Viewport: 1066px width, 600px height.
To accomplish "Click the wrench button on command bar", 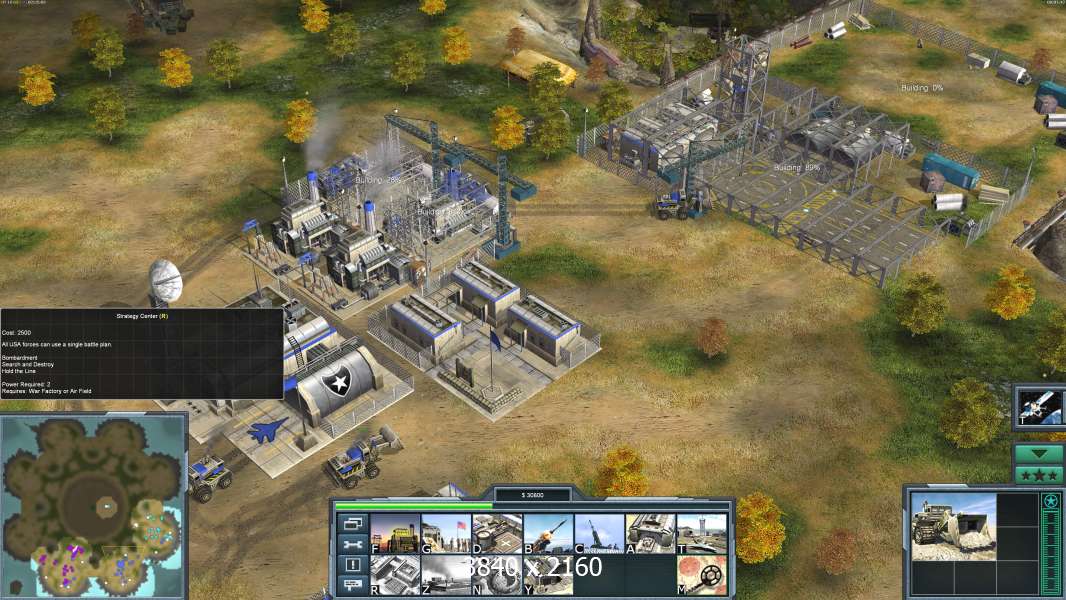I will point(352,544).
